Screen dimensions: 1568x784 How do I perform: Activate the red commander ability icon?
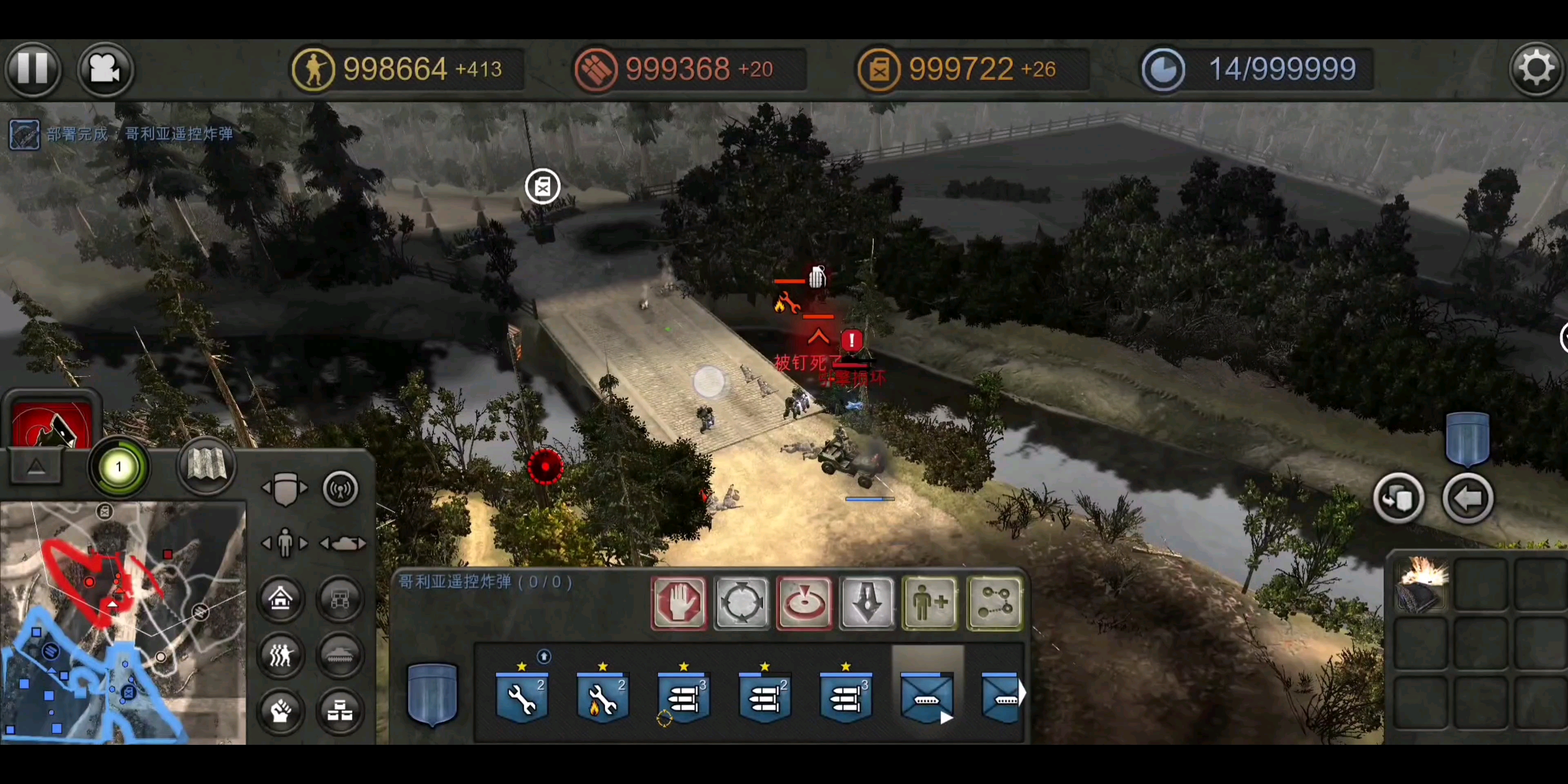(52, 424)
